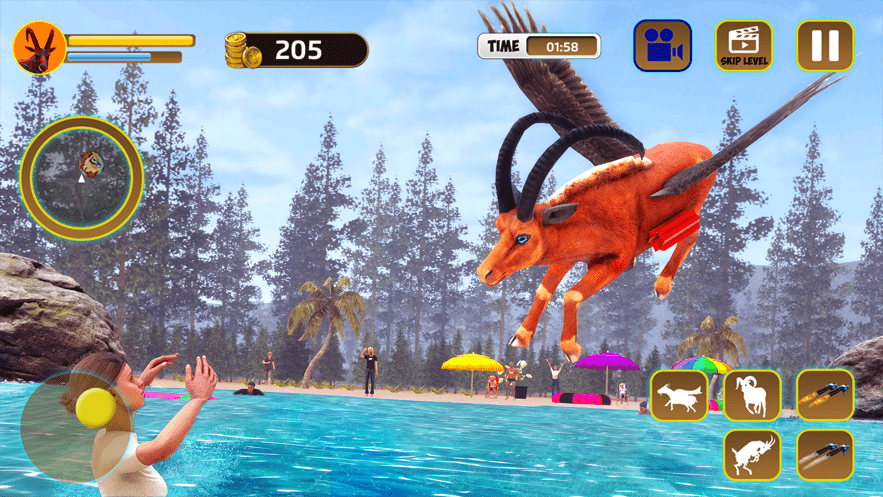Use the headbutting goat attack icon
The width and height of the screenshot is (883, 497).
[752, 455]
